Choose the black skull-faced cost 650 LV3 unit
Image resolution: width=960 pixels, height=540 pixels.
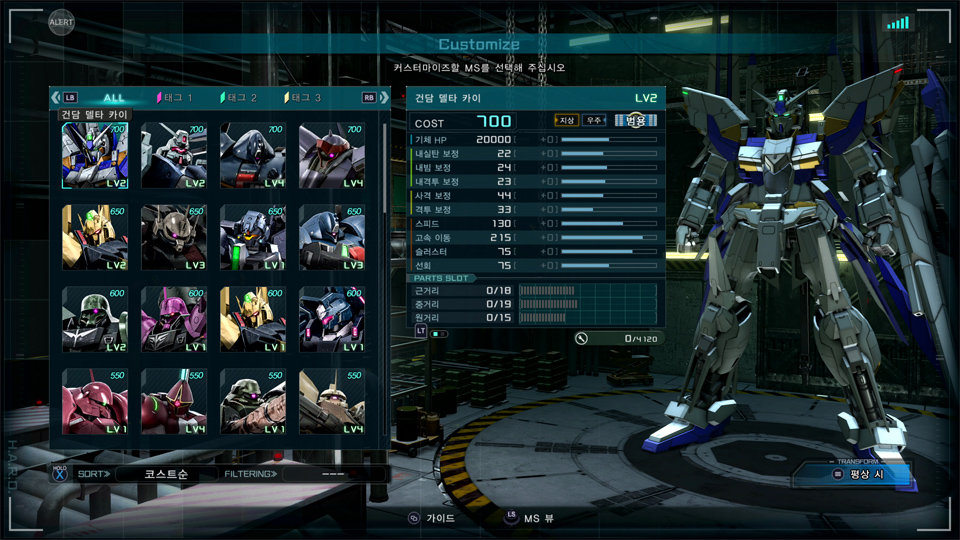coord(174,238)
